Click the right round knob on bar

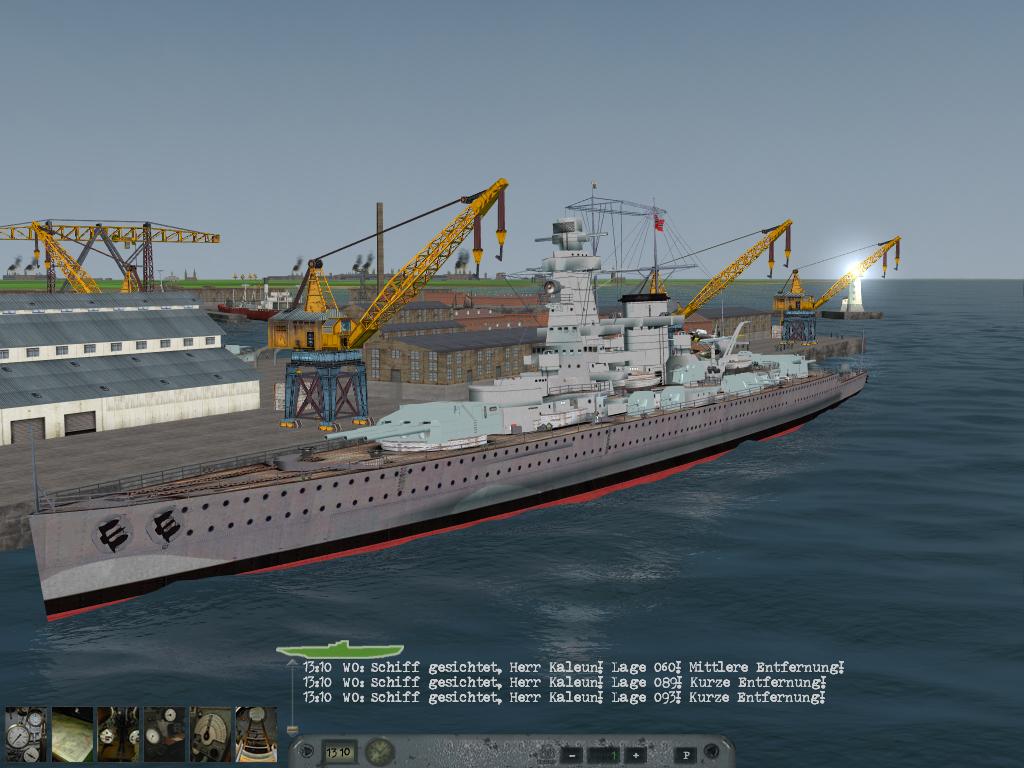point(712,752)
